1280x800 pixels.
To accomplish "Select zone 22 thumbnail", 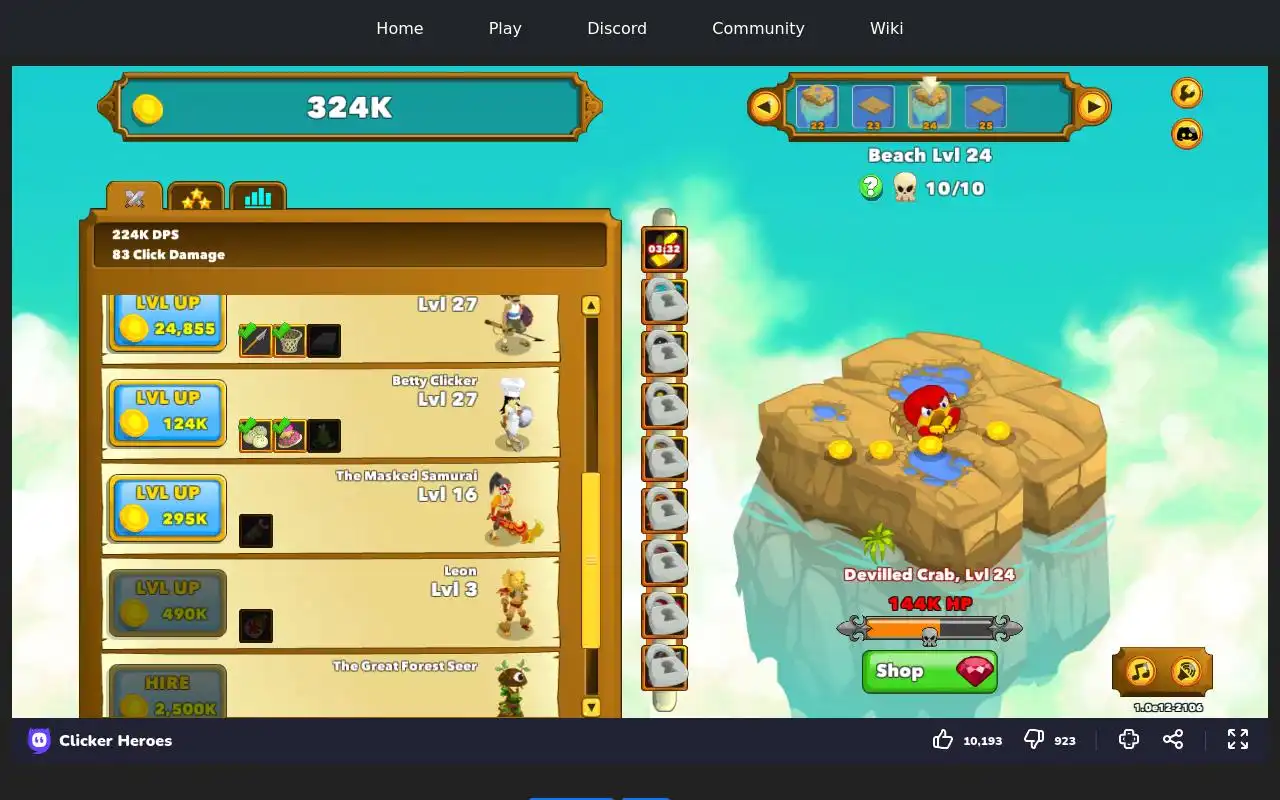I will pos(817,107).
